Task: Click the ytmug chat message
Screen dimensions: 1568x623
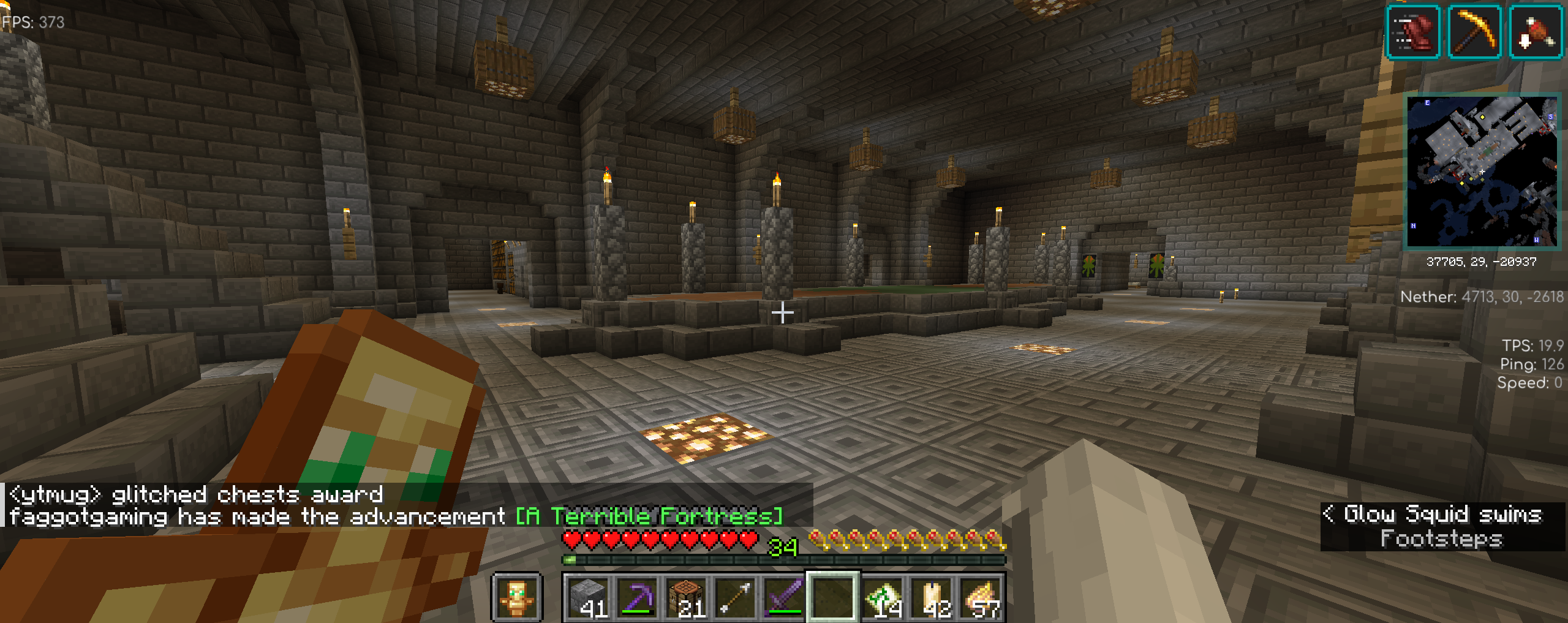Action: [x=196, y=494]
